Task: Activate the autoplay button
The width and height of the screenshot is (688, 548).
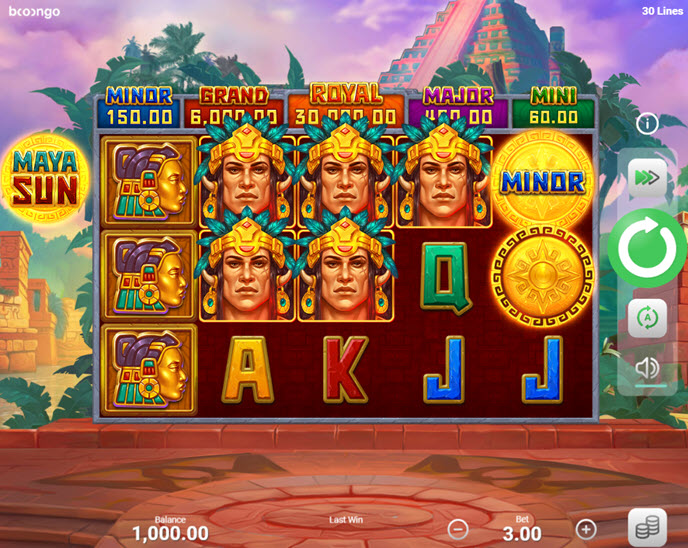Action: tap(647, 318)
